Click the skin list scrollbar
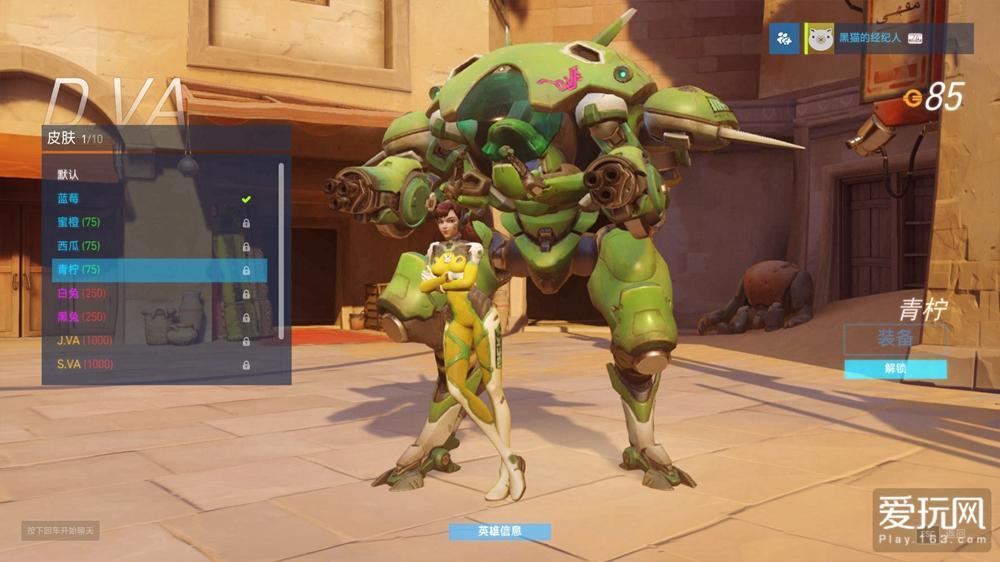1000x562 pixels. pos(281,250)
